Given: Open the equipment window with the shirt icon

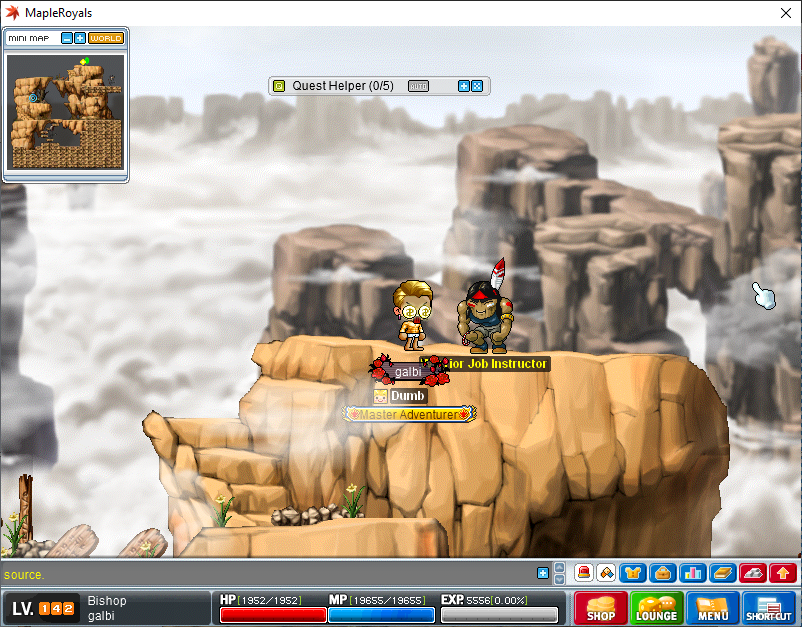Looking at the screenshot, I should (x=632, y=573).
